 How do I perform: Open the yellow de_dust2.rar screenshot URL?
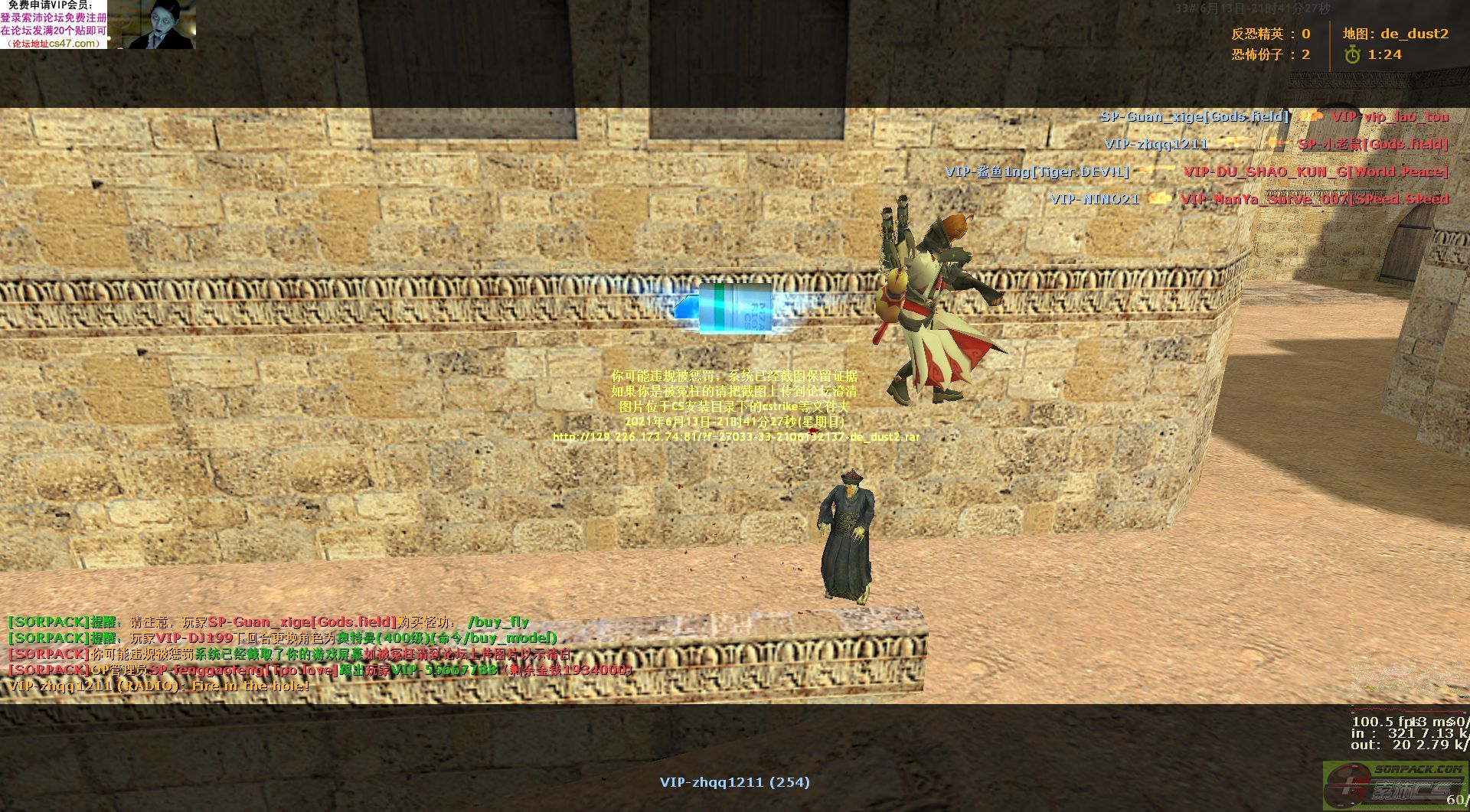click(x=736, y=437)
